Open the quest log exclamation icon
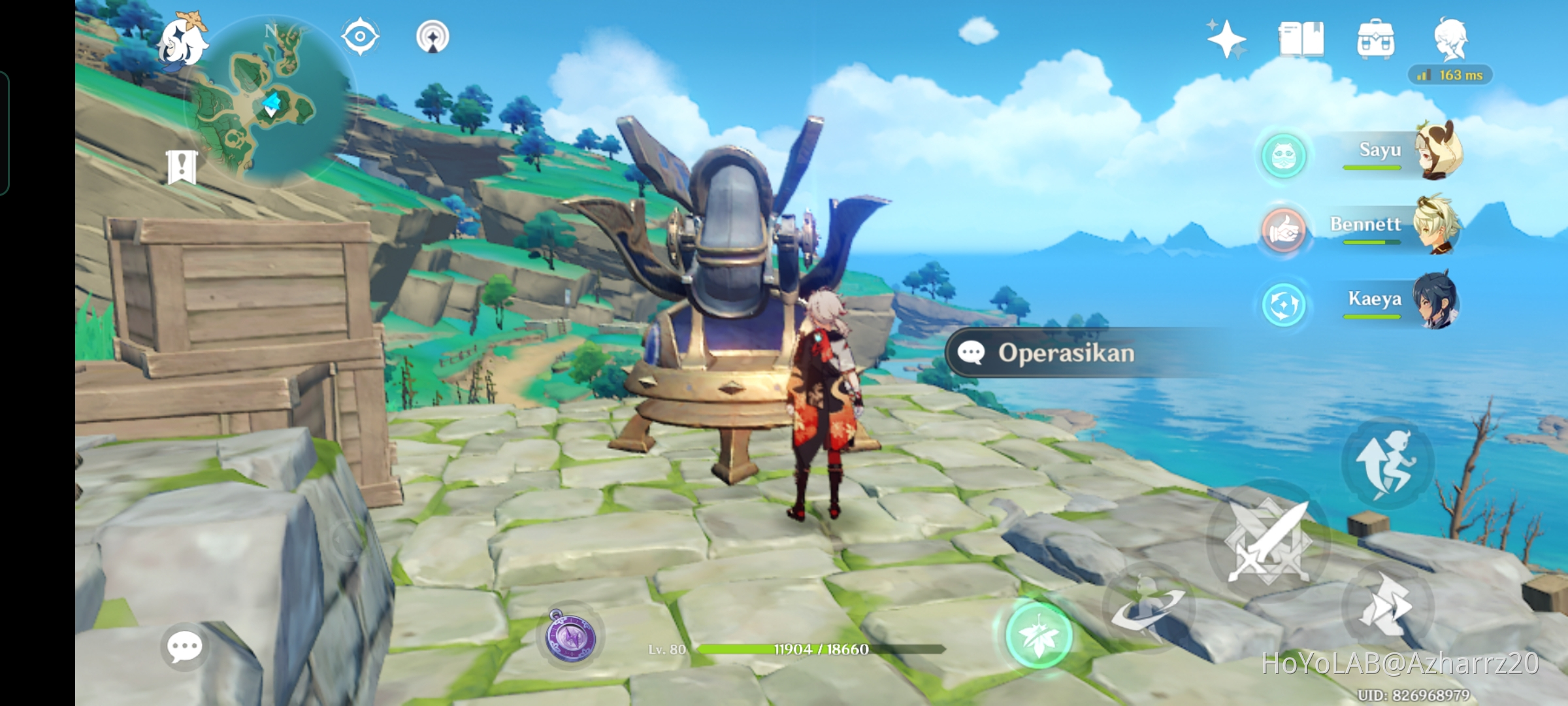 point(182,167)
